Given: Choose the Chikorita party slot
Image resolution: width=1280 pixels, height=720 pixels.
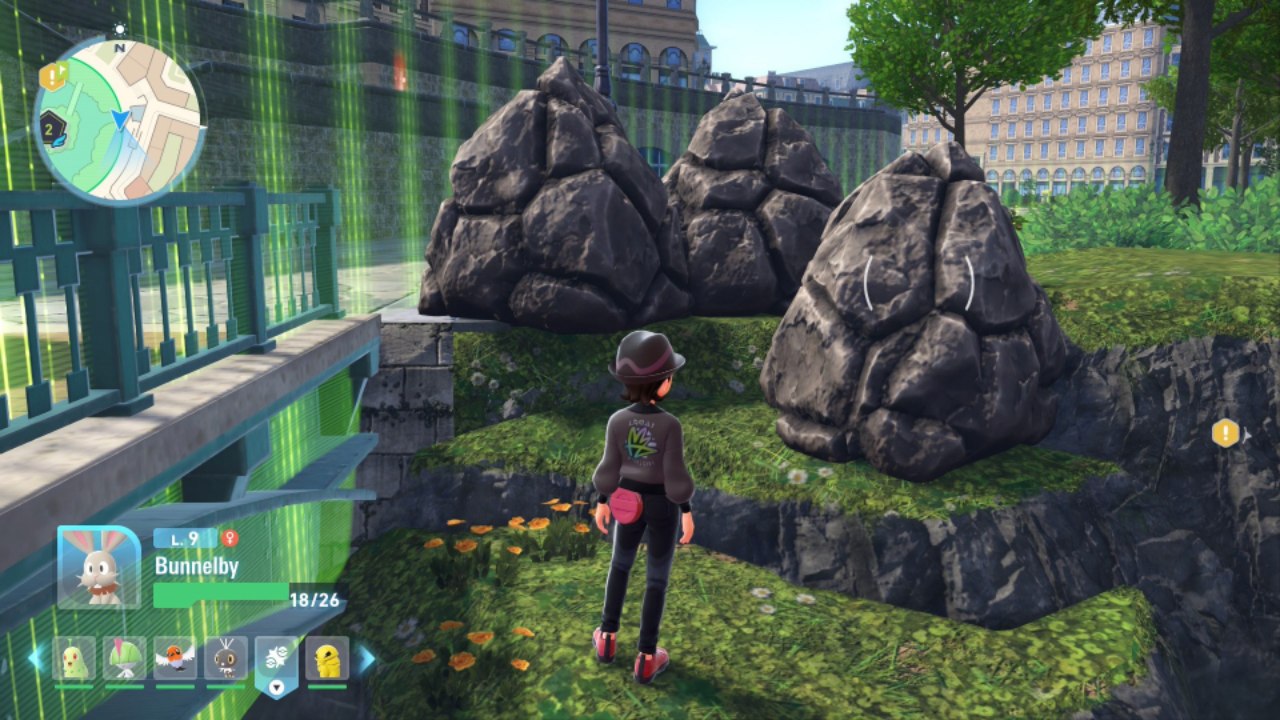Looking at the screenshot, I should point(74,658).
